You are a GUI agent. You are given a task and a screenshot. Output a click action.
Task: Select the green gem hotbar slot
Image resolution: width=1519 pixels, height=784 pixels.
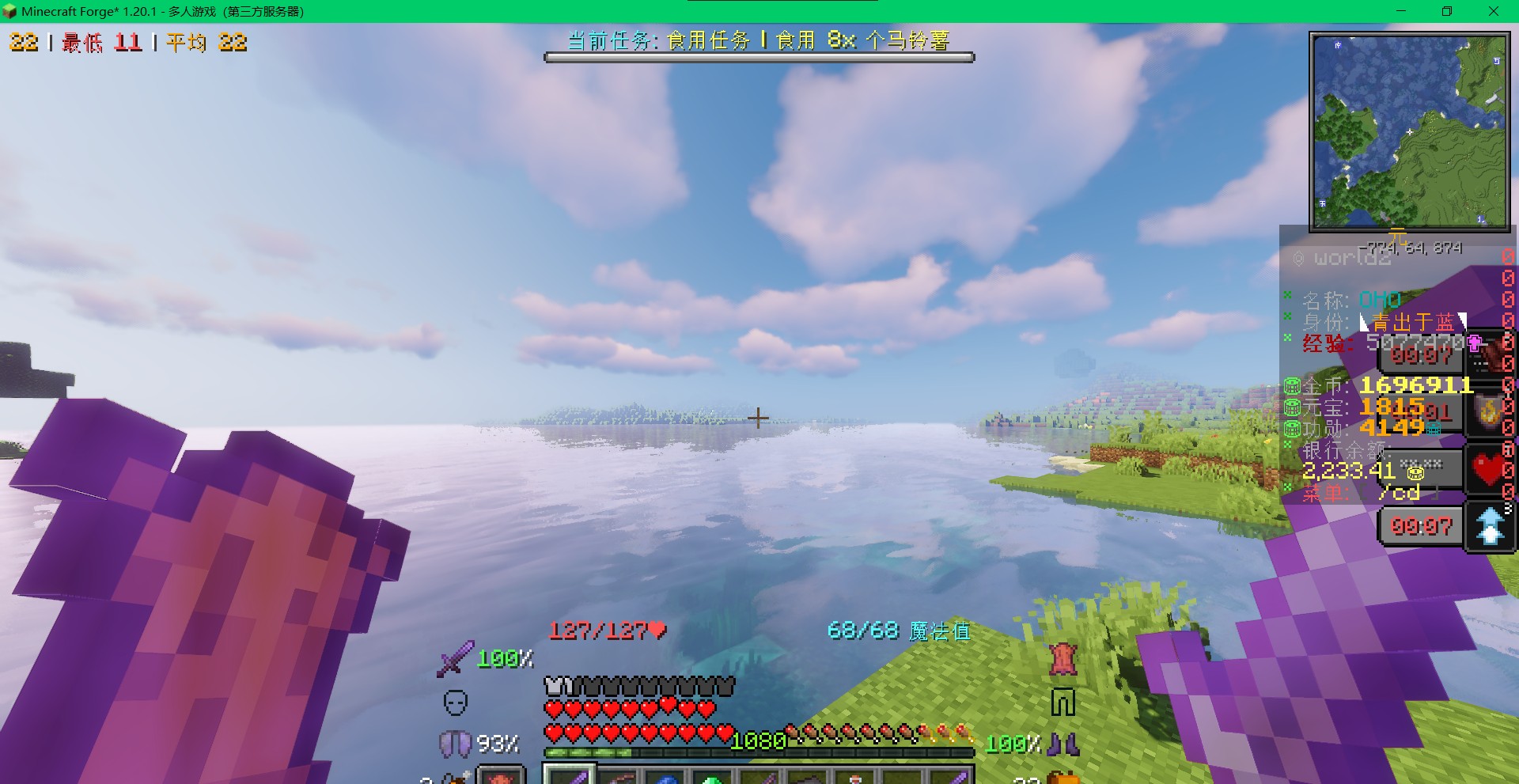[711, 777]
